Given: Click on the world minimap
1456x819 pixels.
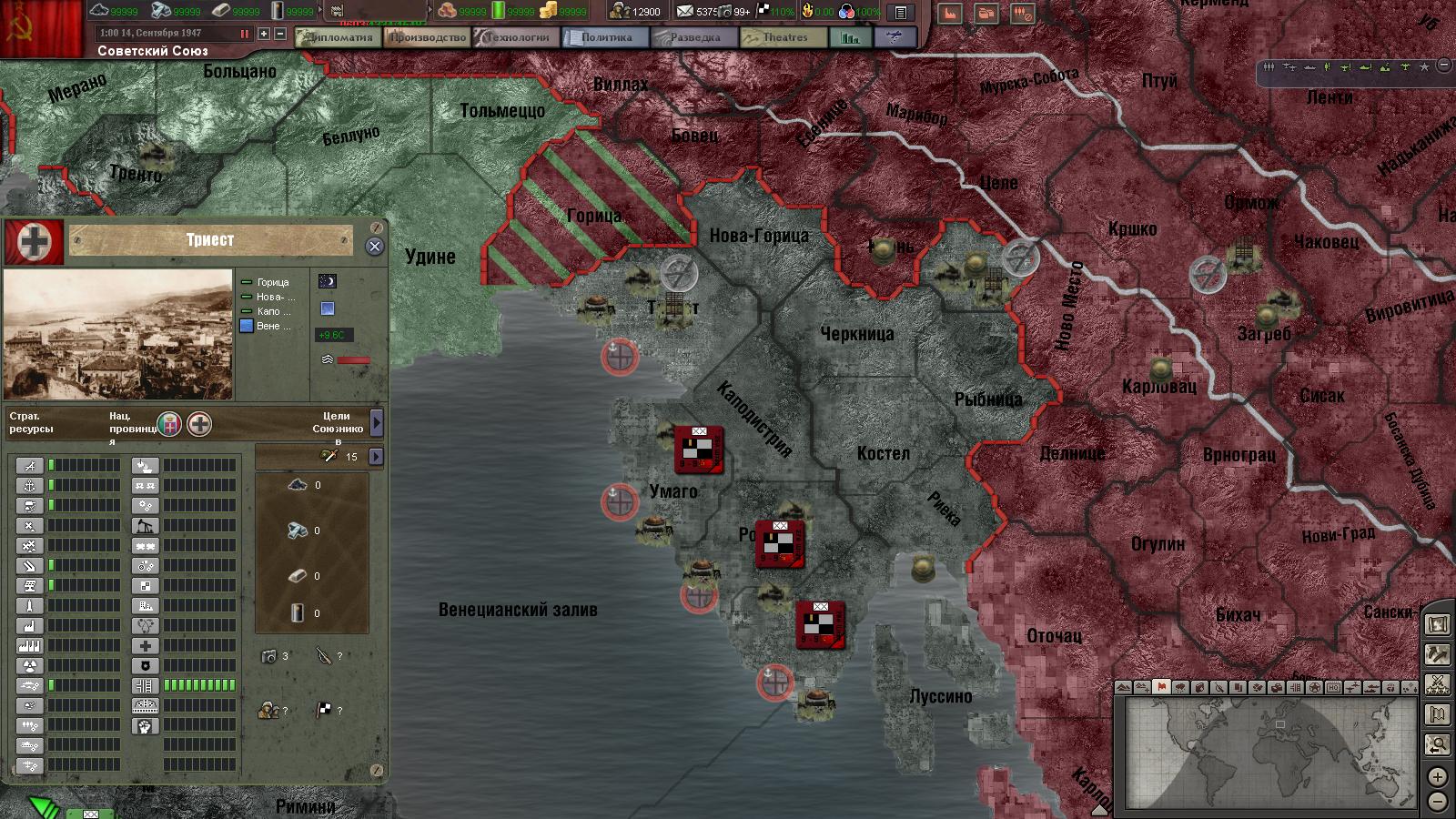Looking at the screenshot, I should click(x=1271, y=753).
